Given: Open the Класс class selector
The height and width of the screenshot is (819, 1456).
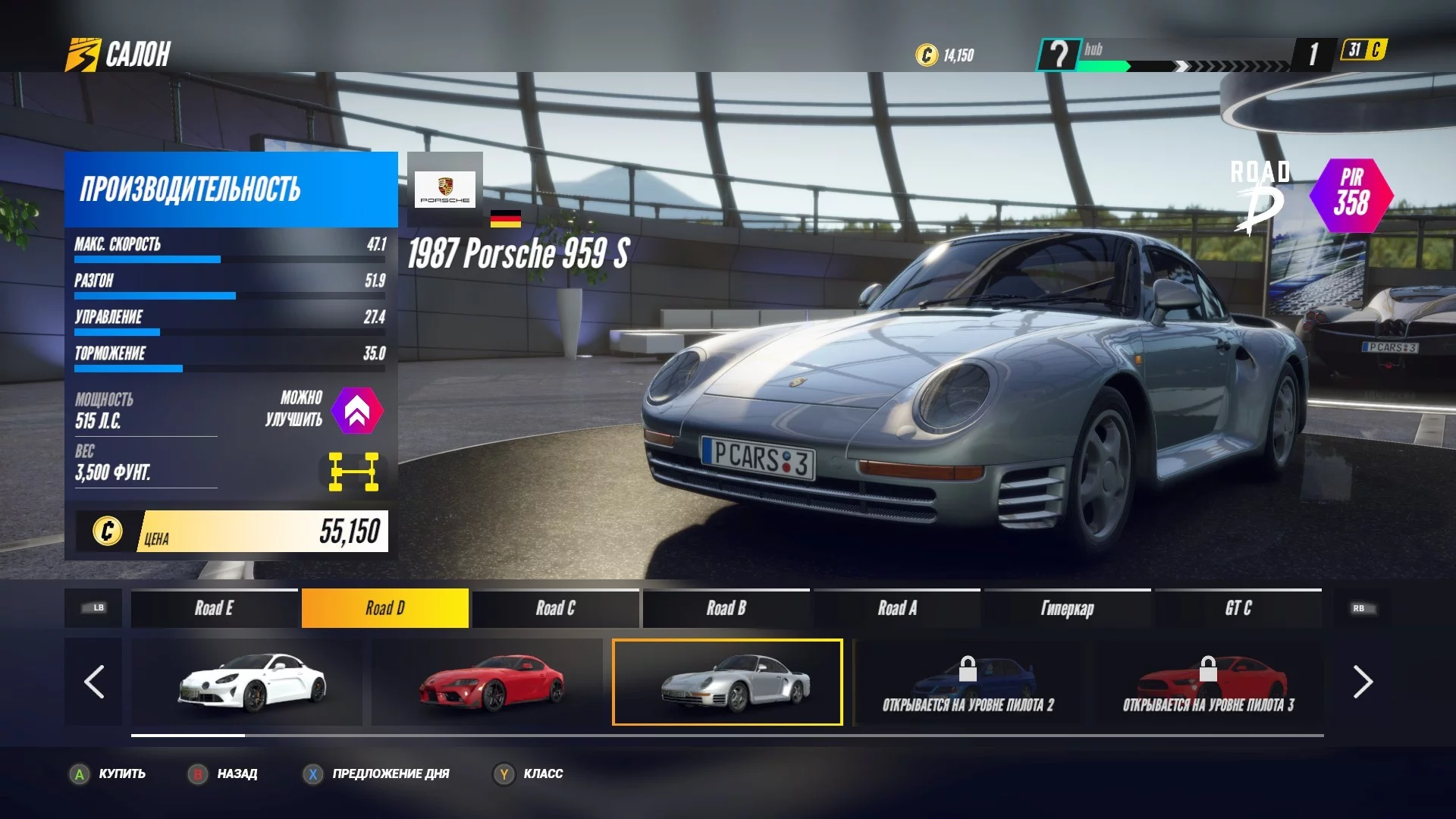Looking at the screenshot, I should [x=528, y=773].
